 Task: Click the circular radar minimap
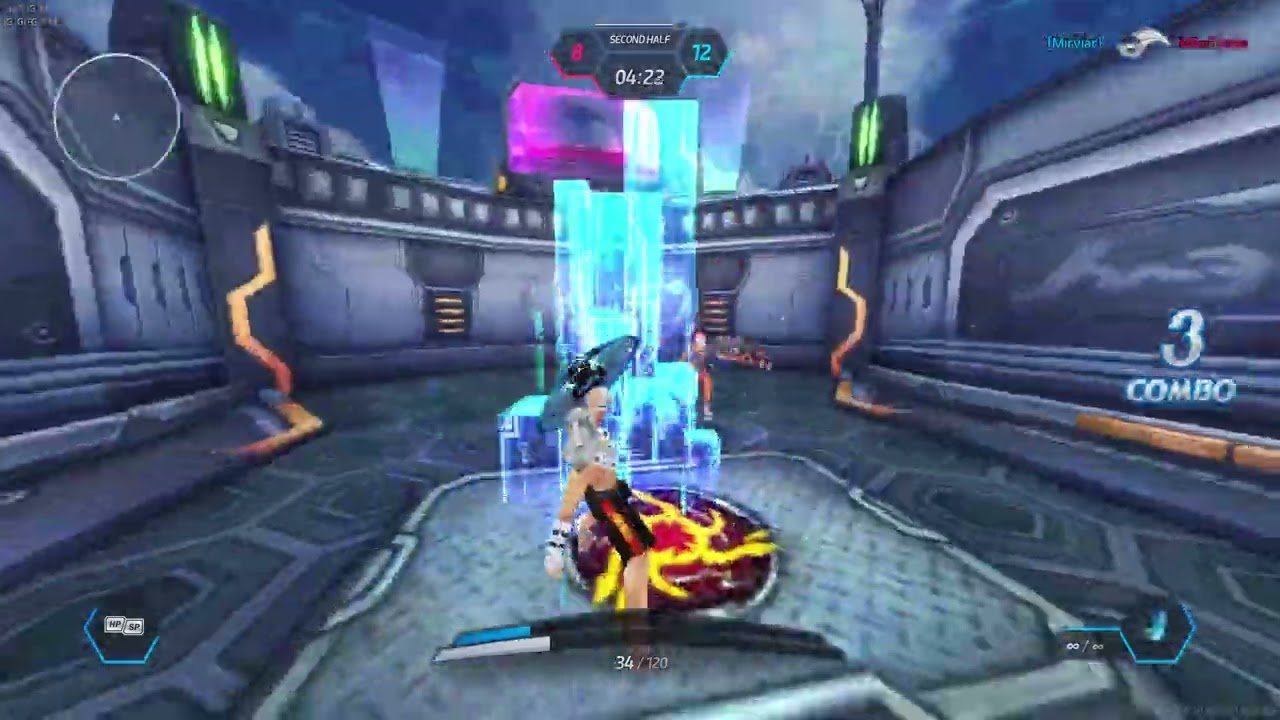(117, 117)
